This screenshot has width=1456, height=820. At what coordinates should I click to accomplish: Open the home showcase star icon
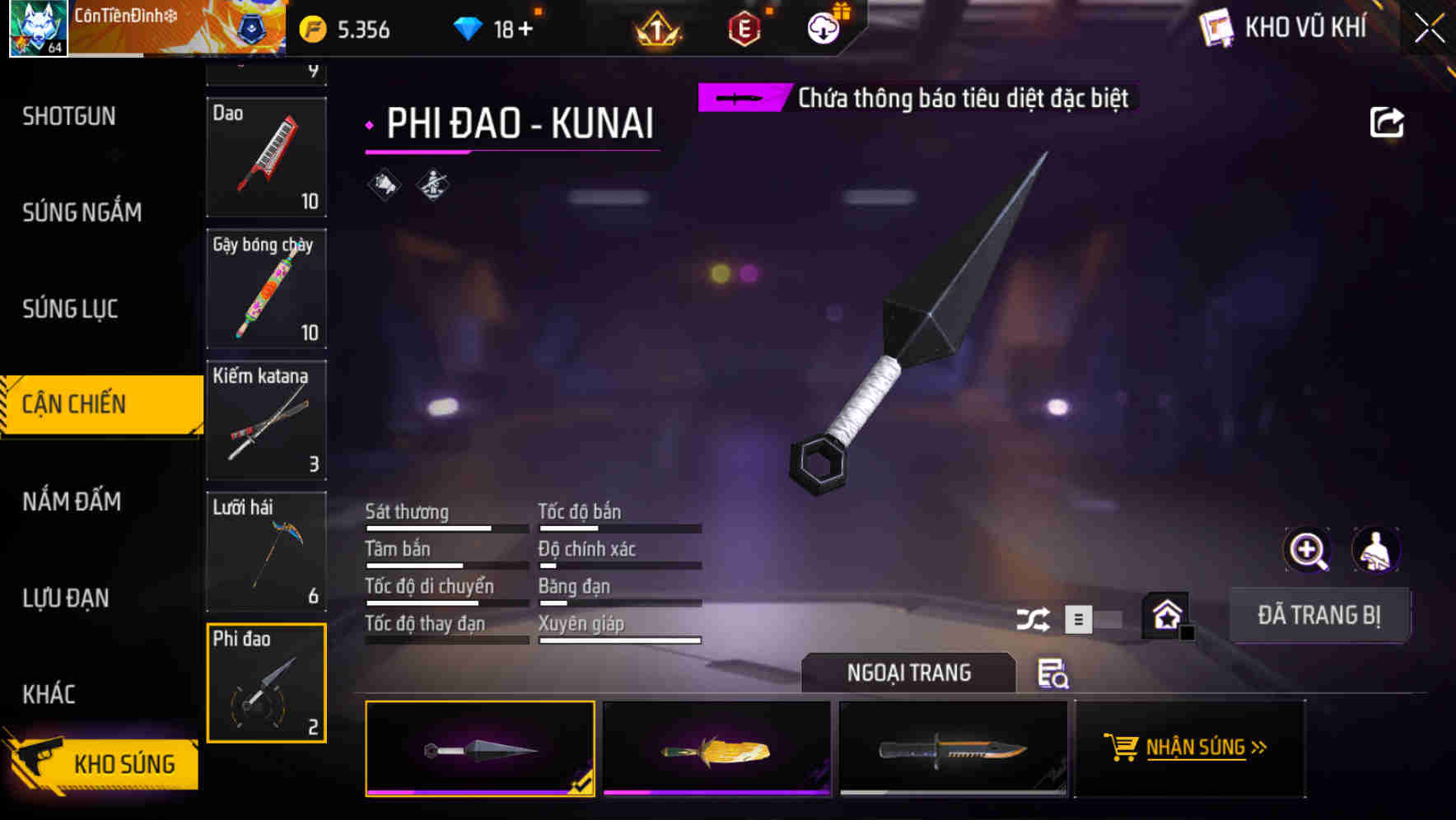(1166, 613)
